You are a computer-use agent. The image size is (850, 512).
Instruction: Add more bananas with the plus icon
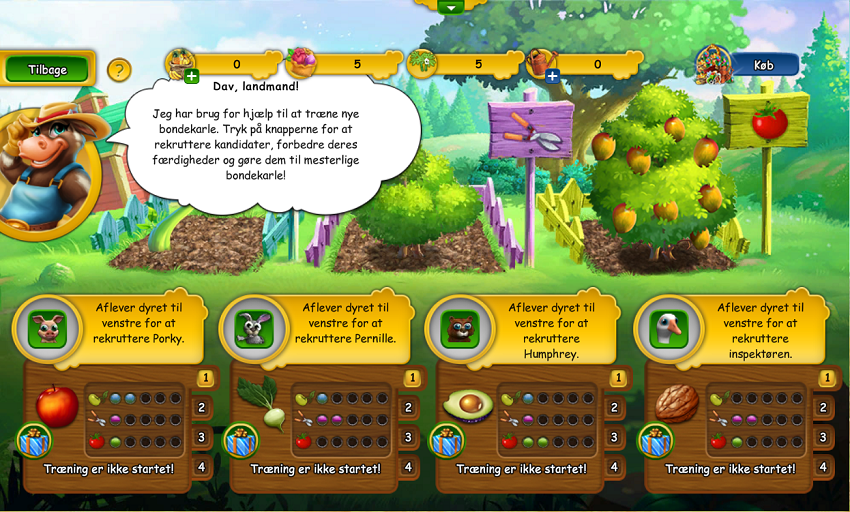[x=191, y=77]
